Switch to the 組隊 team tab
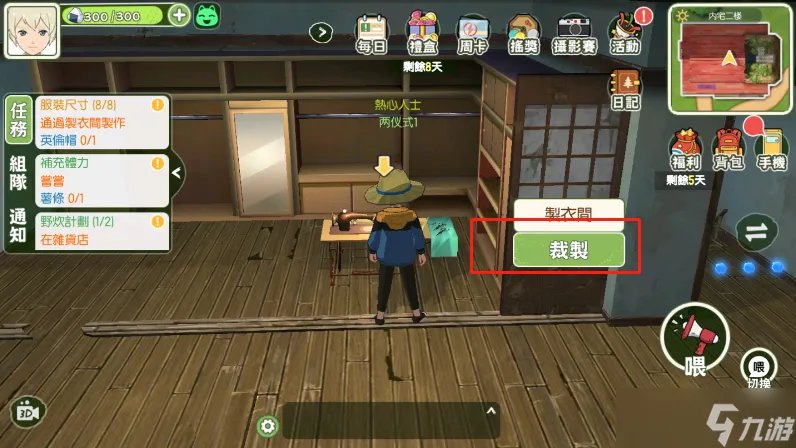This screenshot has height=448, width=796. pos(17,176)
